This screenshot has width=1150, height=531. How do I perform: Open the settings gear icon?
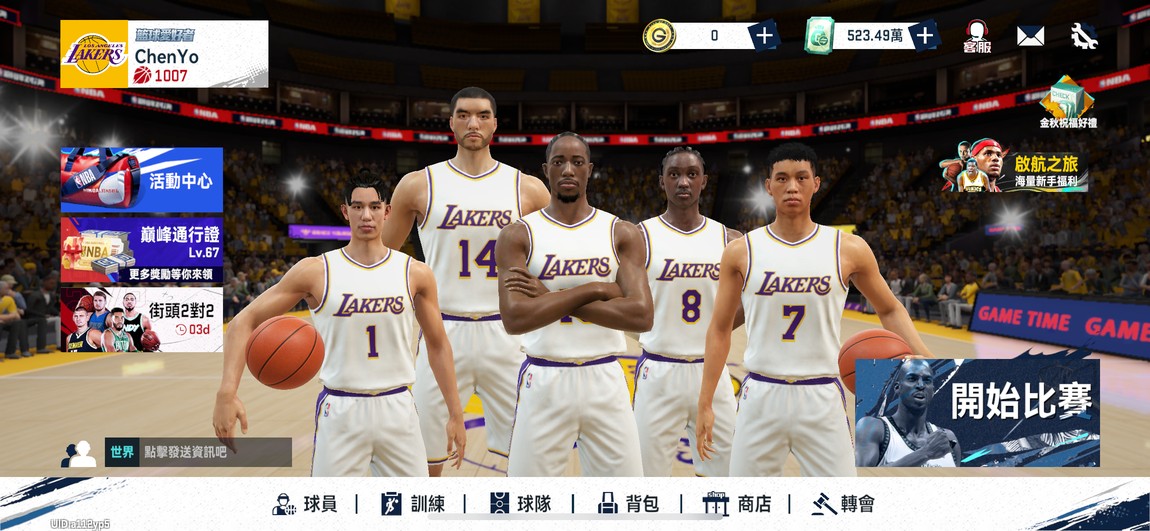[1084, 36]
